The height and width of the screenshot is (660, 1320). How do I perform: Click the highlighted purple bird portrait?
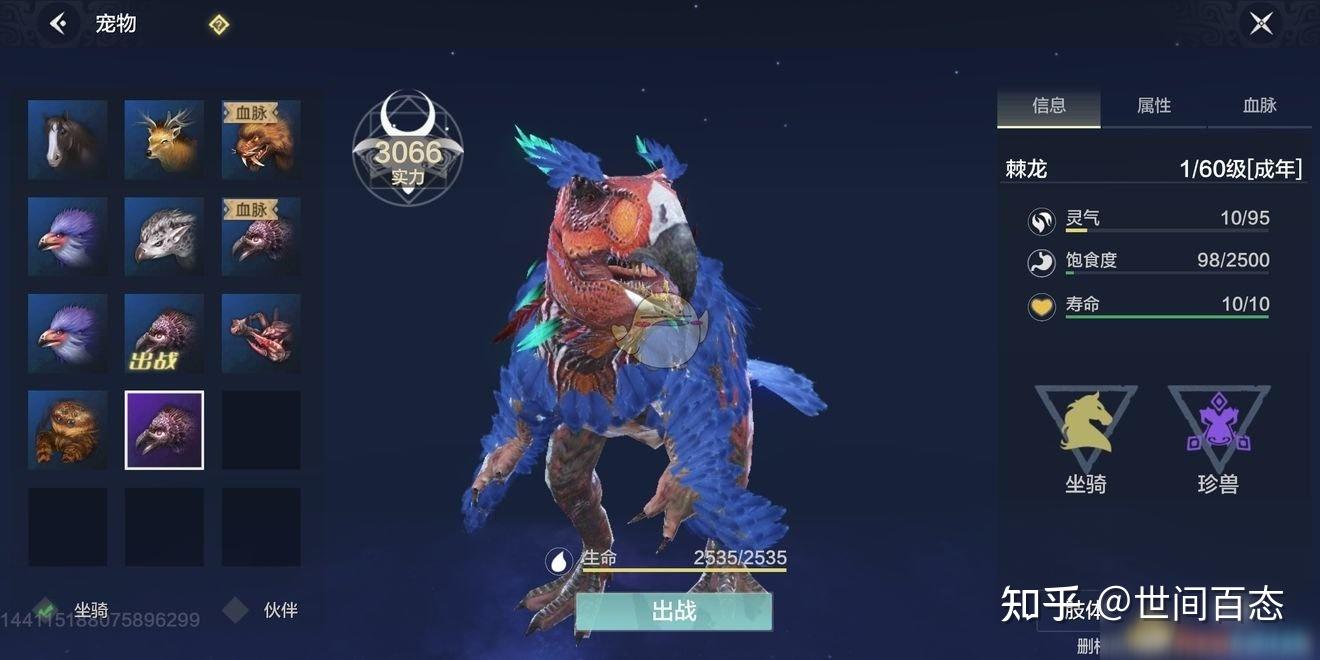[x=164, y=431]
